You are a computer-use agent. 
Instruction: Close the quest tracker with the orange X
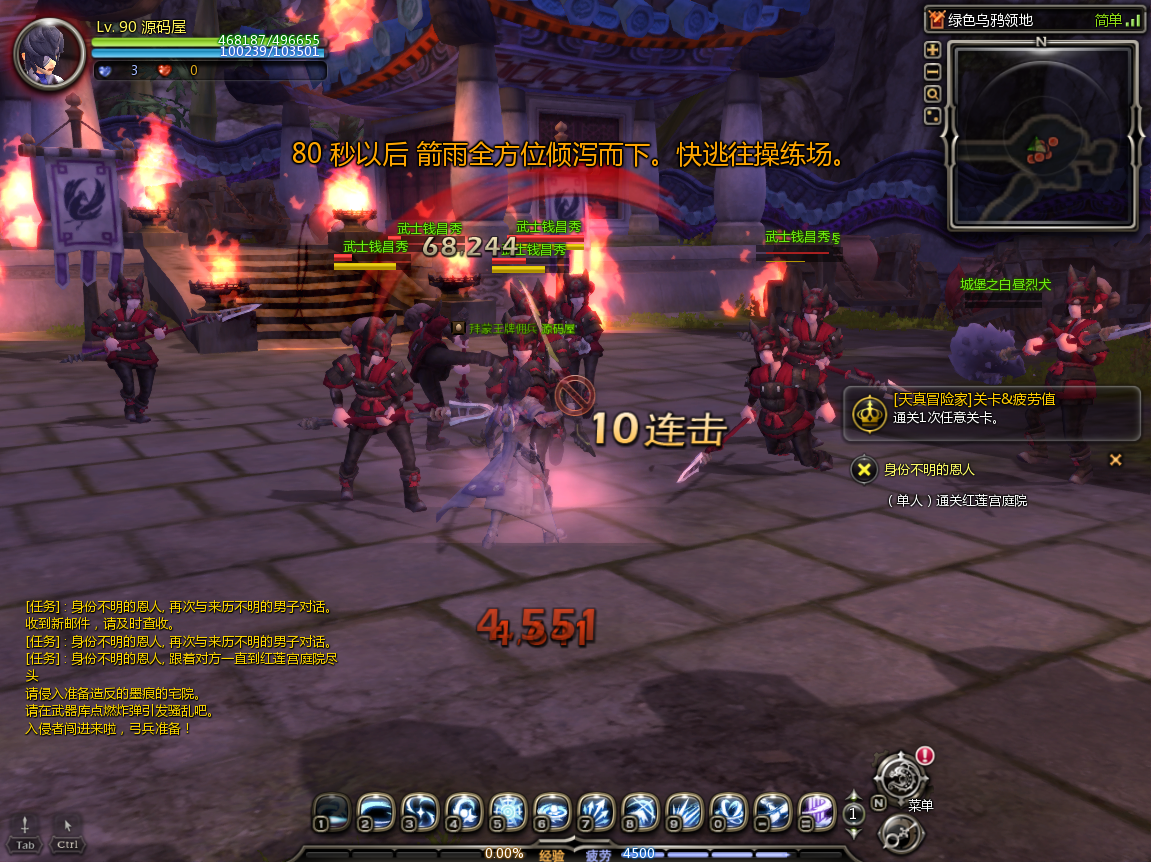(x=1116, y=460)
